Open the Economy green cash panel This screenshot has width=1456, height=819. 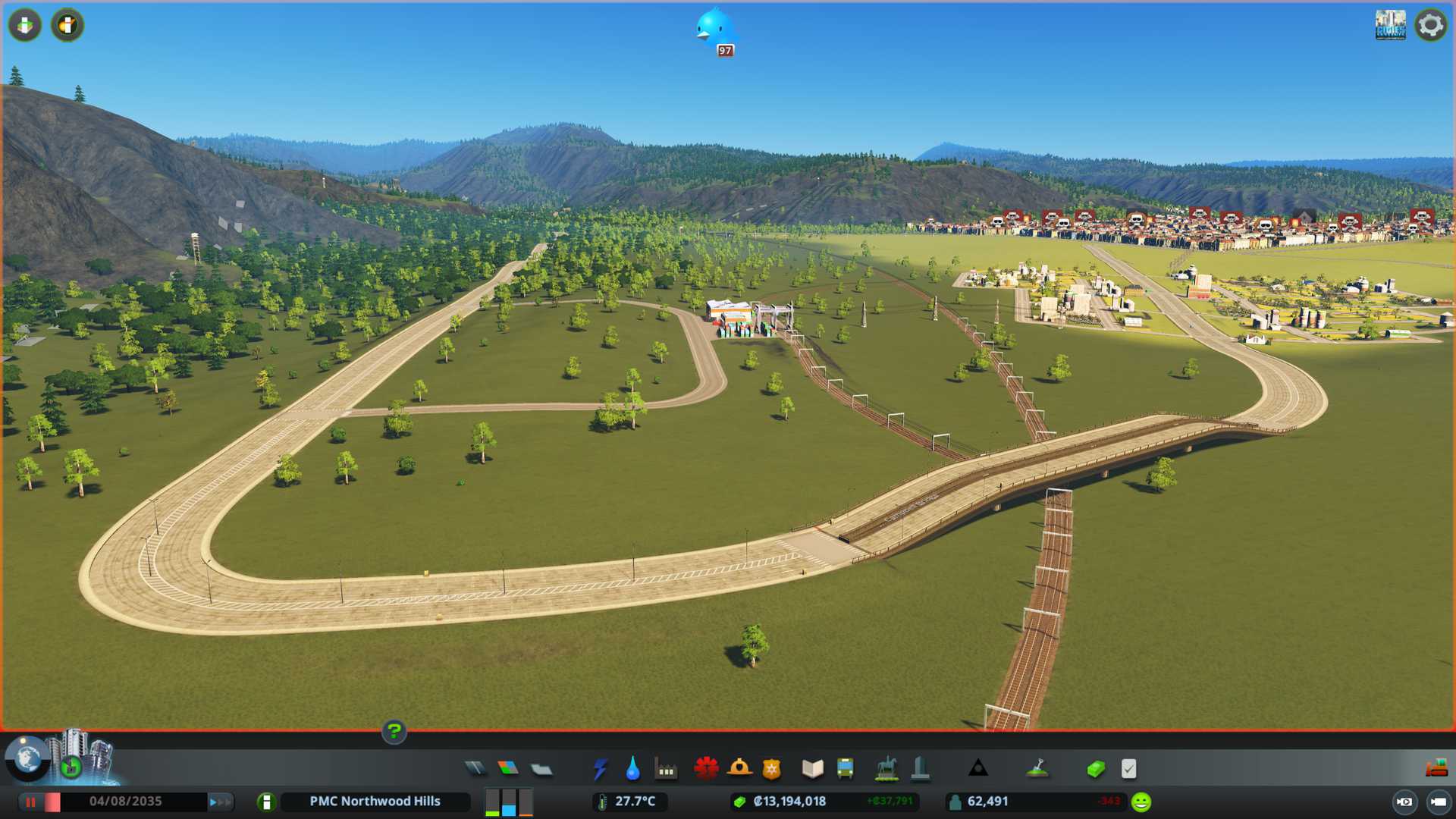click(1095, 769)
